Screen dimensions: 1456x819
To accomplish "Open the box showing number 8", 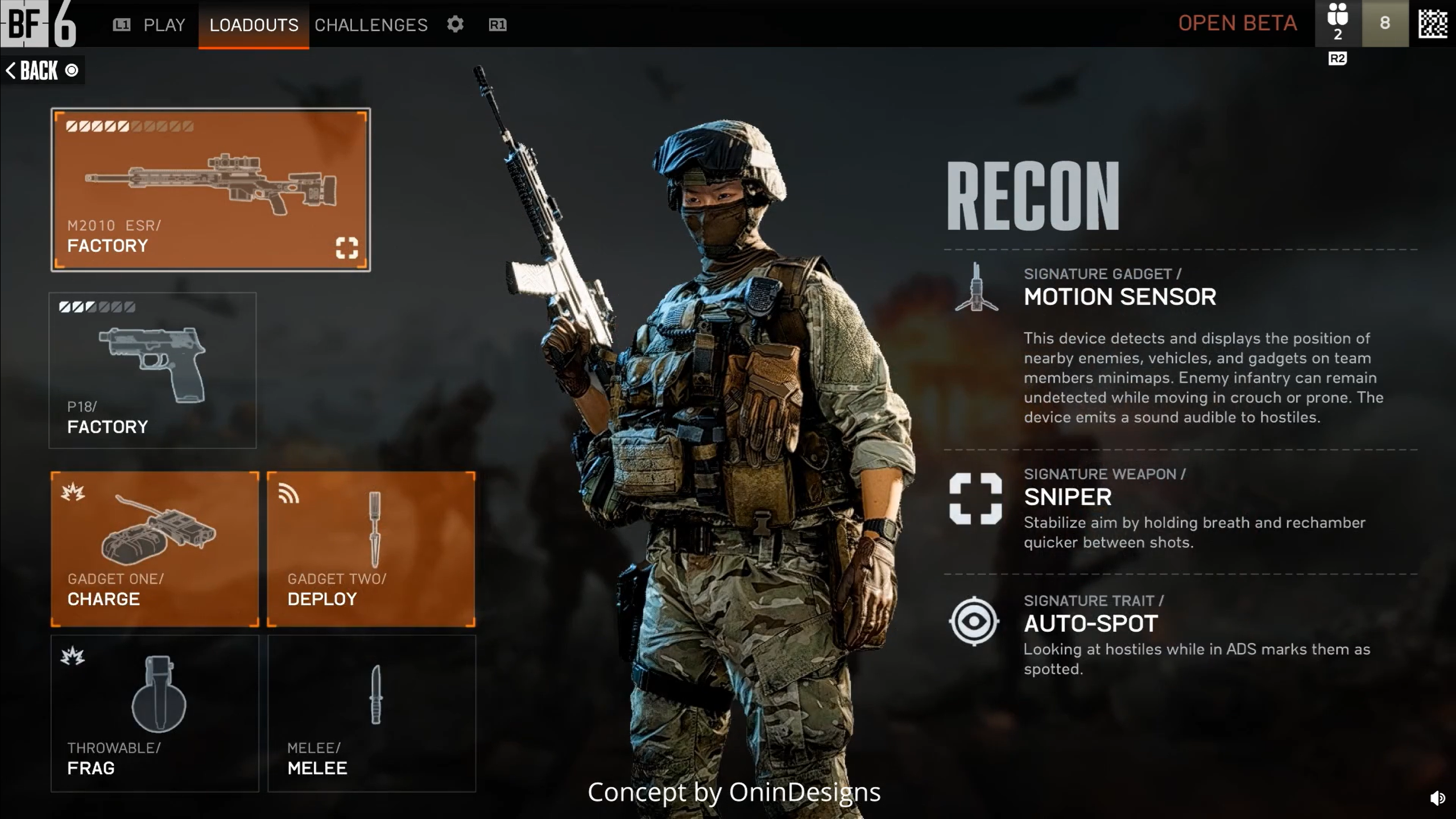I will (1385, 23).
